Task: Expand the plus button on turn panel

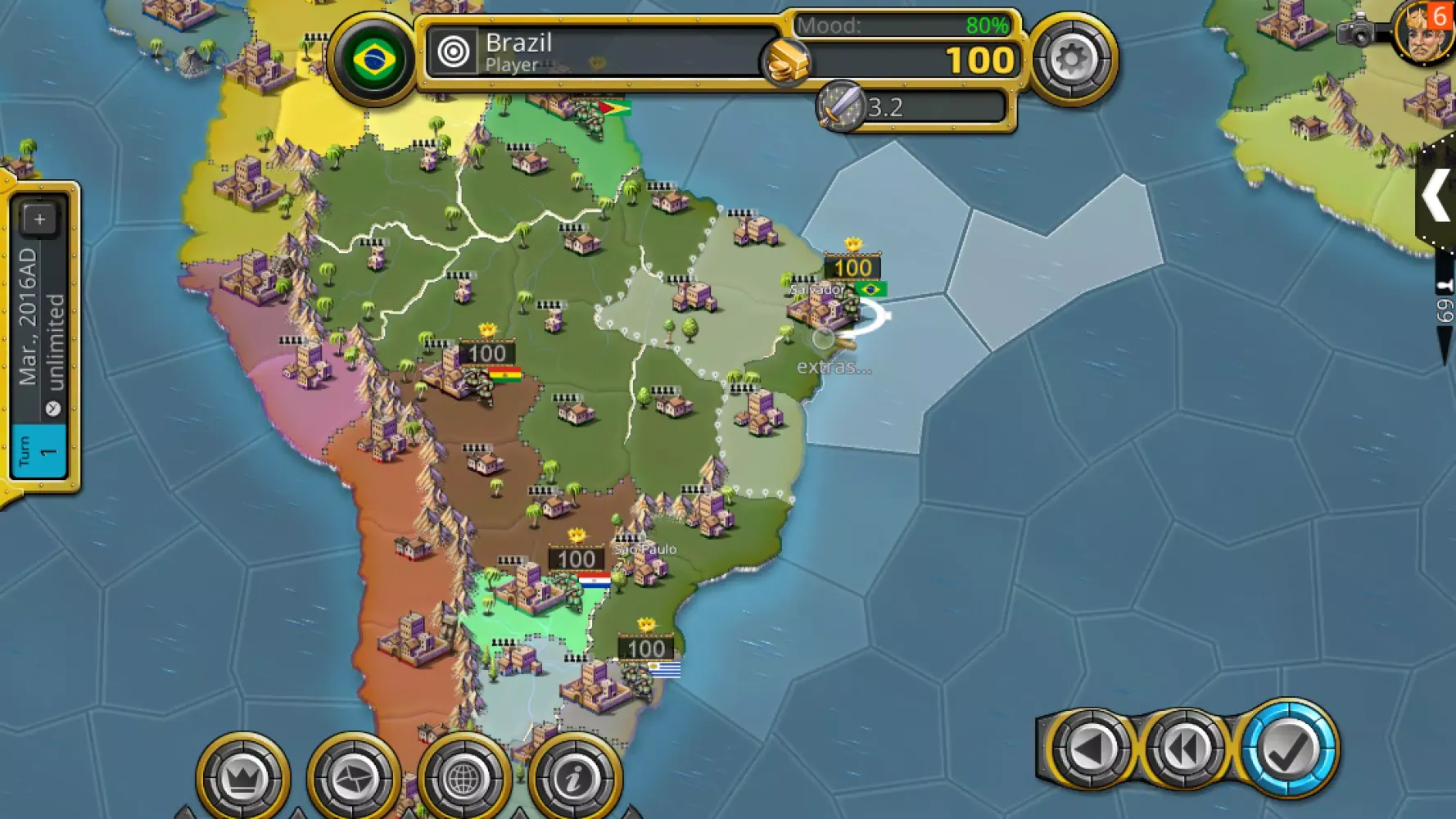Action: pos(38,219)
